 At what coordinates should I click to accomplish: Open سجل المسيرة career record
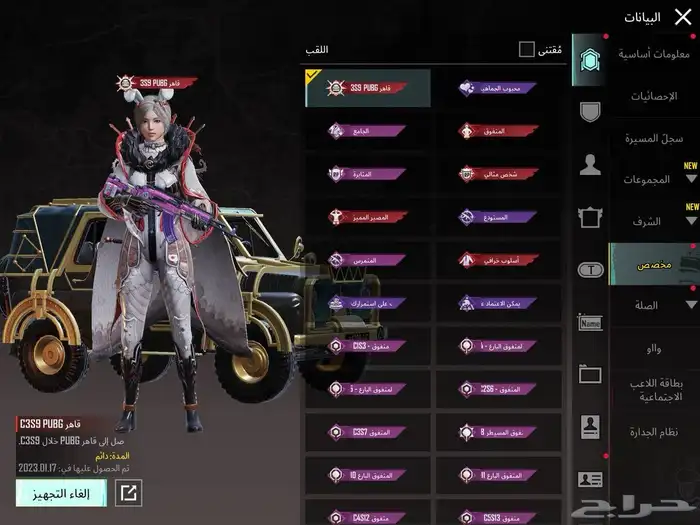(655, 138)
